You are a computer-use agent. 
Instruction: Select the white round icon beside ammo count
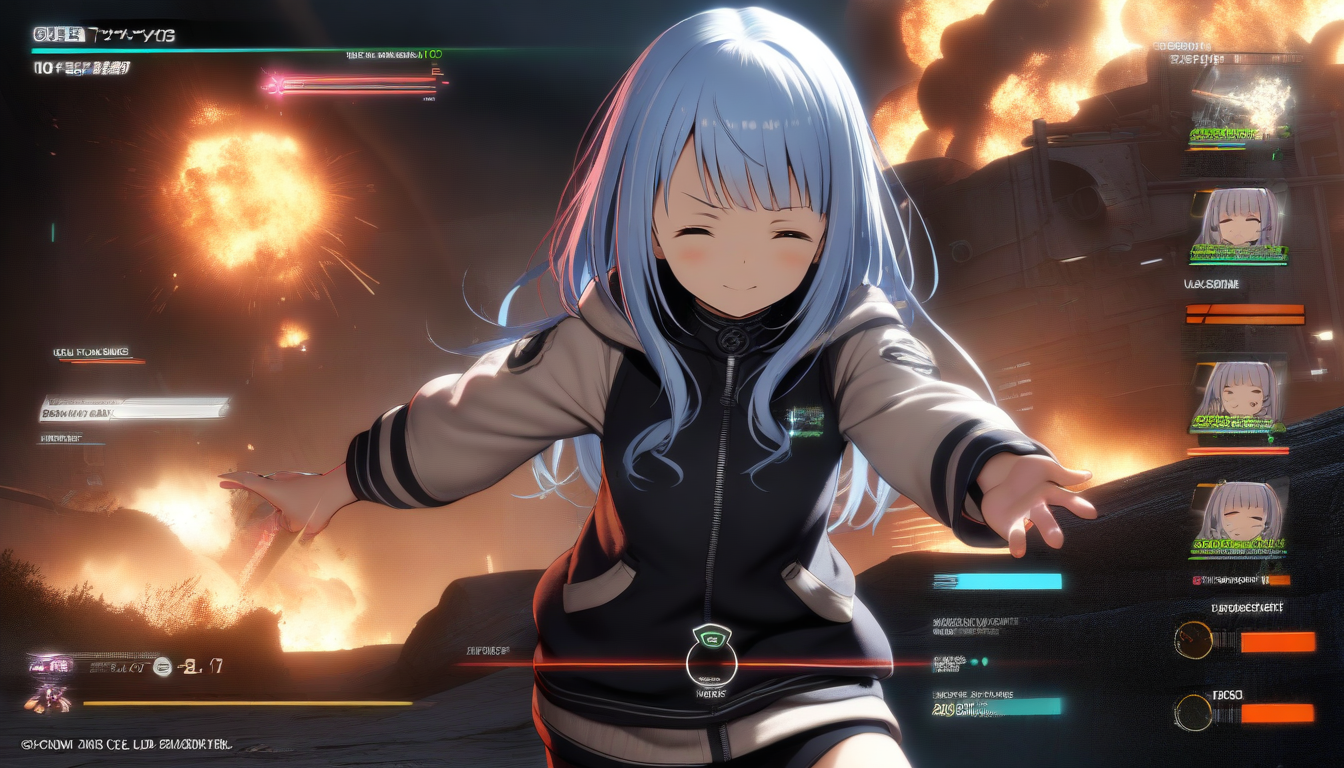tap(162, 667)
